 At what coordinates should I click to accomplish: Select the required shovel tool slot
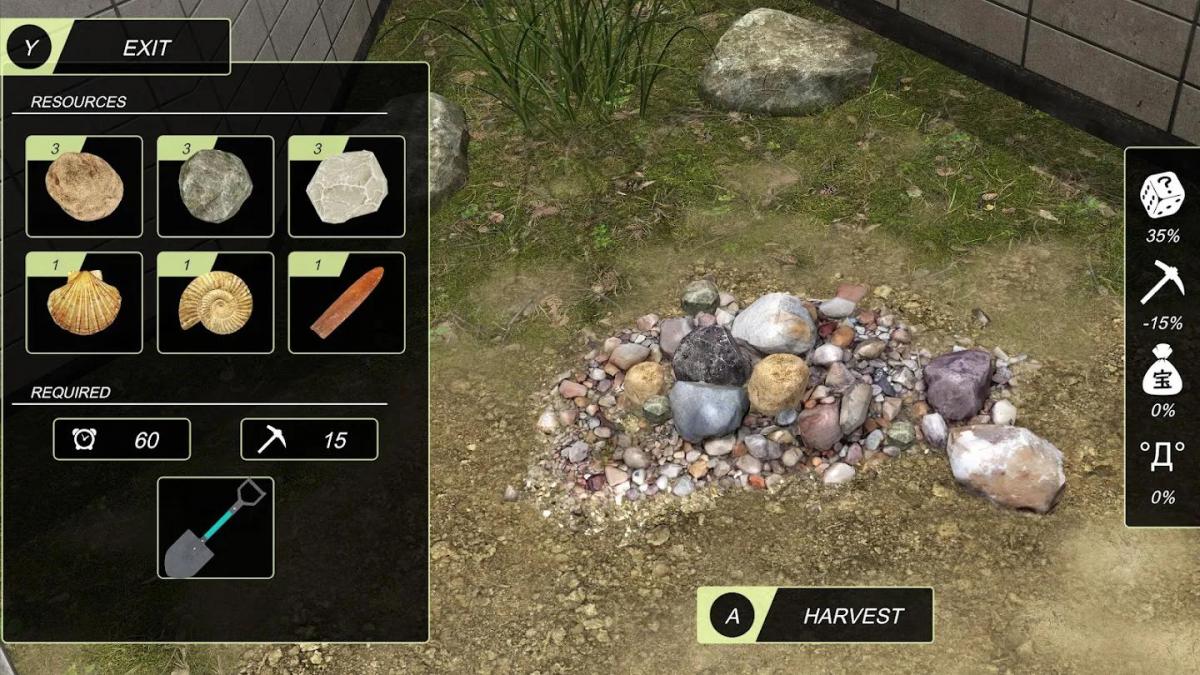[x=215, y=527]
